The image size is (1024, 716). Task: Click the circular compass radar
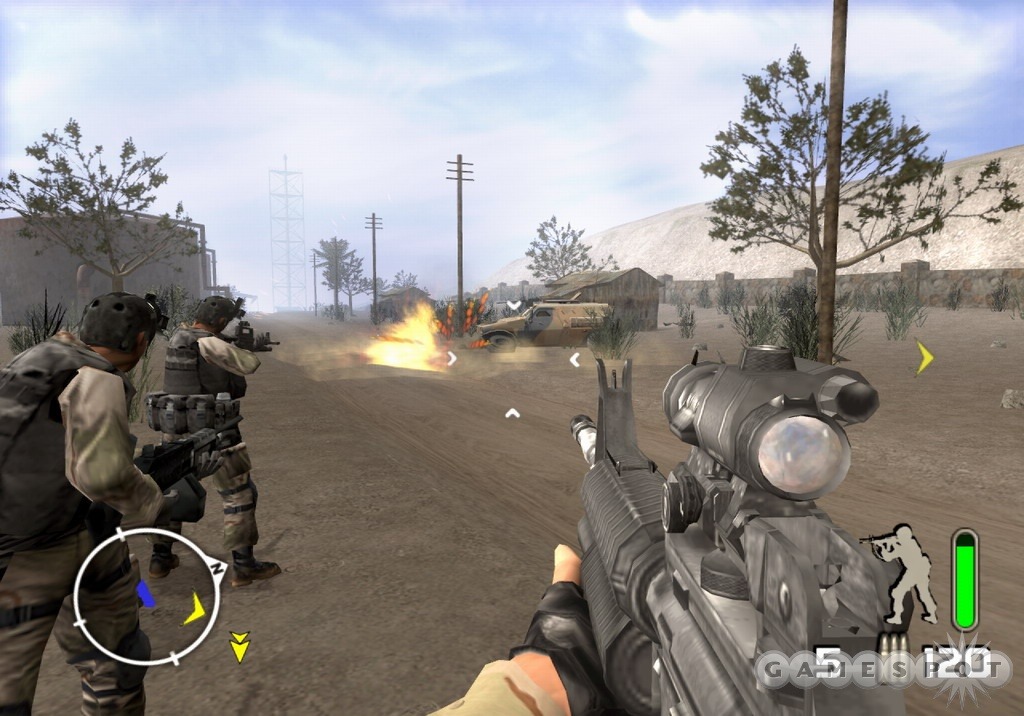pyautogui.click(x=146, y=596)
